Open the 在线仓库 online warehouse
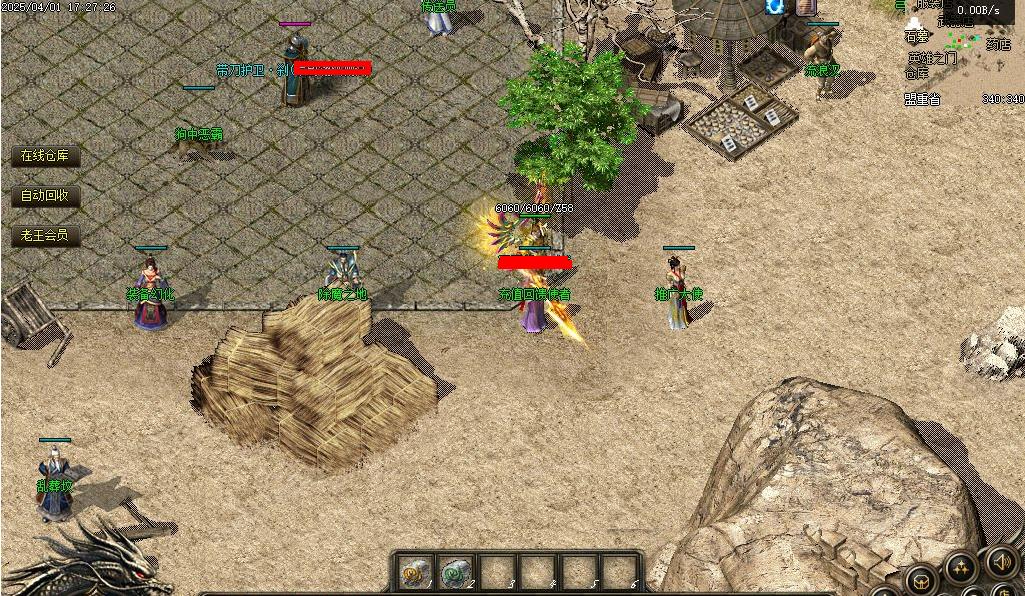Screen dimensions: 1025x596 pos(45,156)
